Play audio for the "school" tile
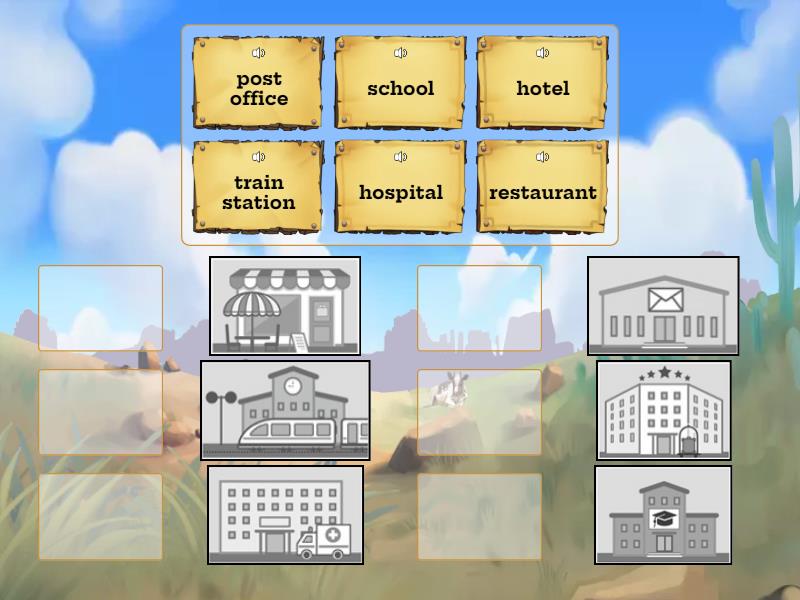The width and height of the screenshot is (800, 600). [400, 53]
